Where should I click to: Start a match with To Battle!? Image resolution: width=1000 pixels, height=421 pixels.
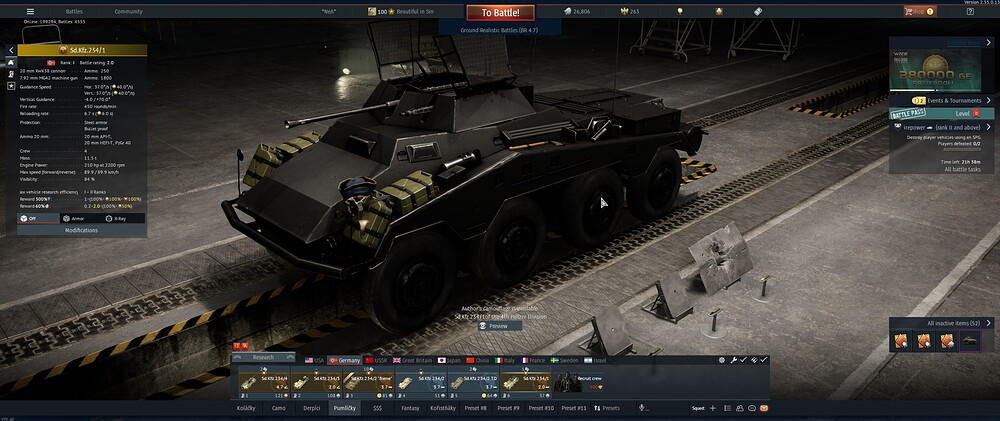(500, 12)
